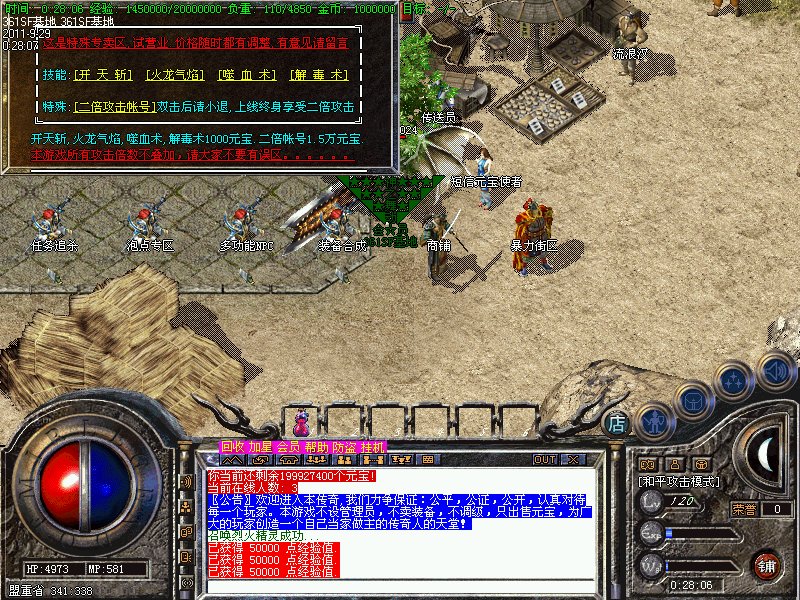Toggle sound with the speaker icon
Viewport: 800px width, 600px height.
click(x=774, y=370)
